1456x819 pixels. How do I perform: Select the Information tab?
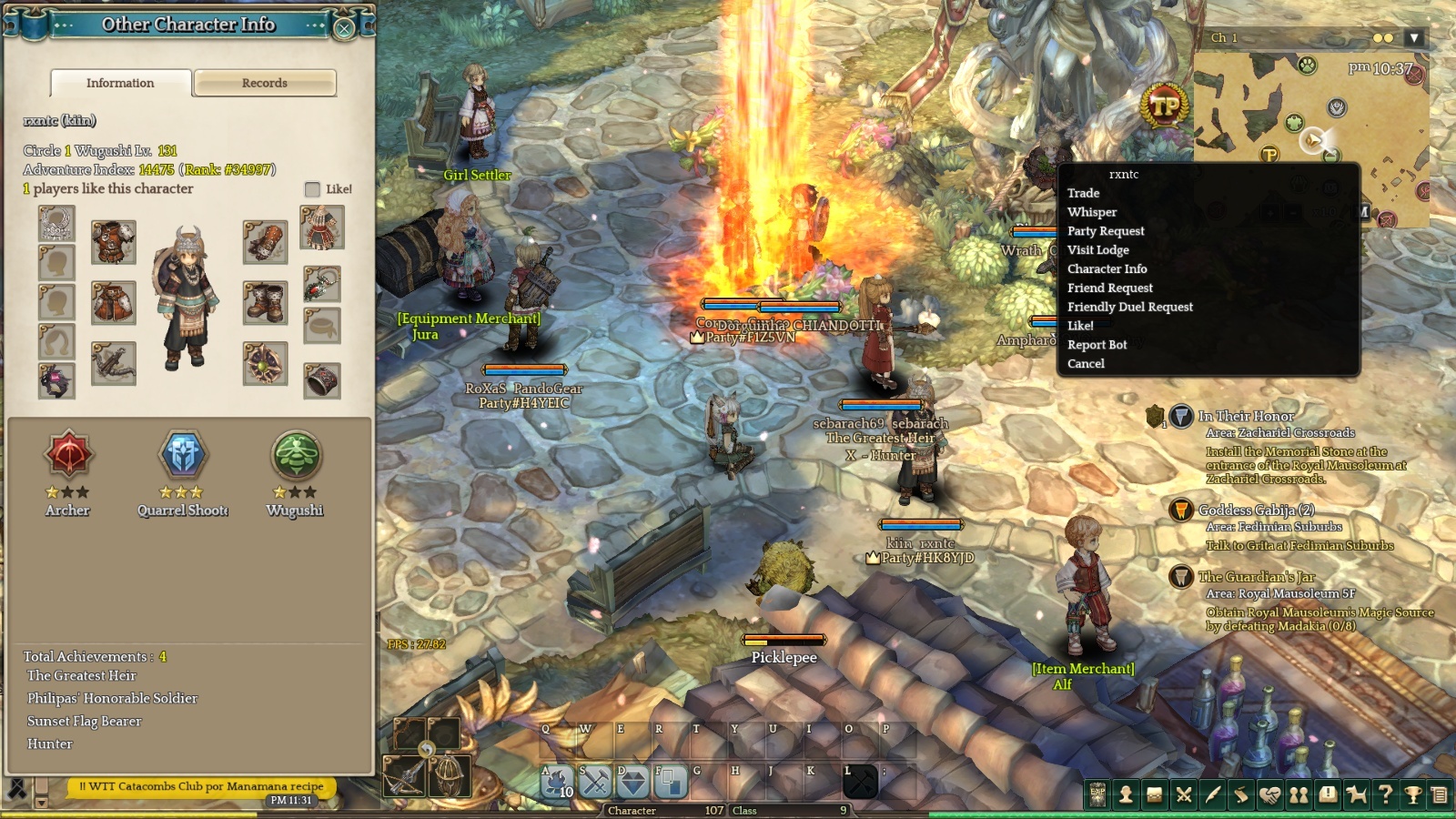[120, 83]
